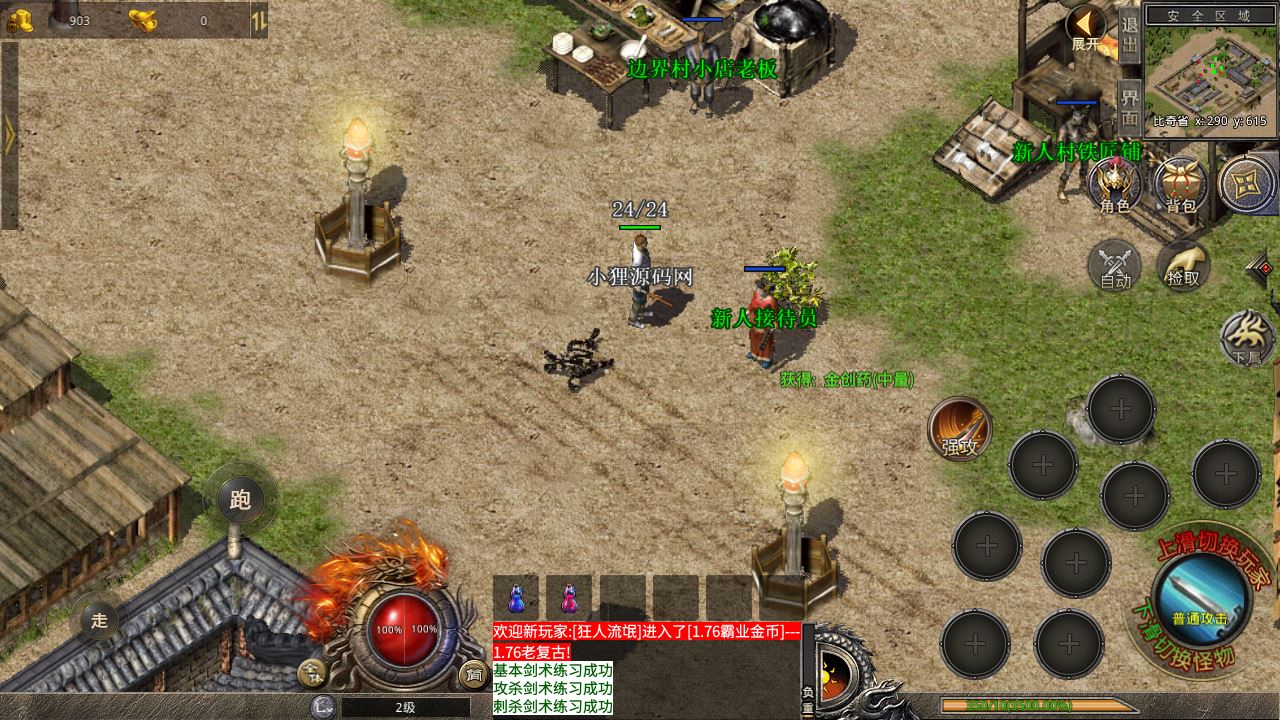1280x720 pixels.
Task: Click the 退出 exit tab
Action: [1130, 36]
